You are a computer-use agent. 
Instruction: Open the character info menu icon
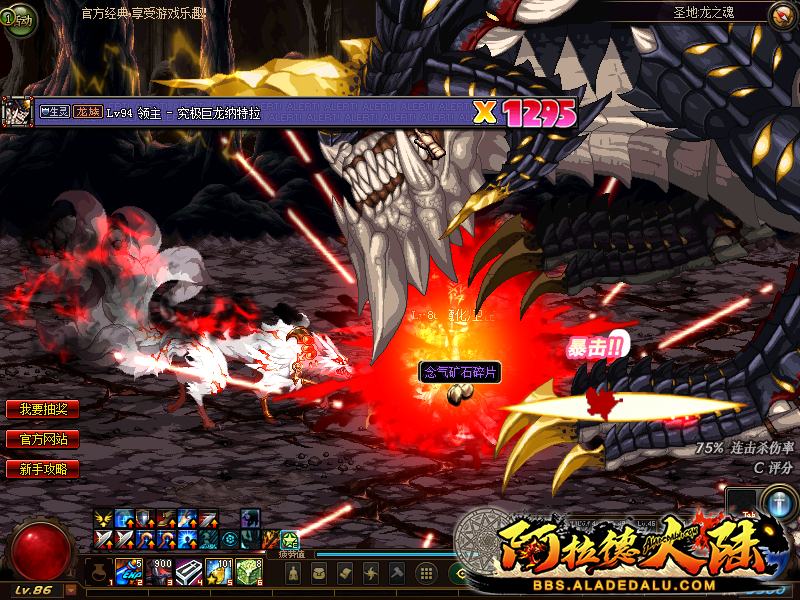pos(294,573)
